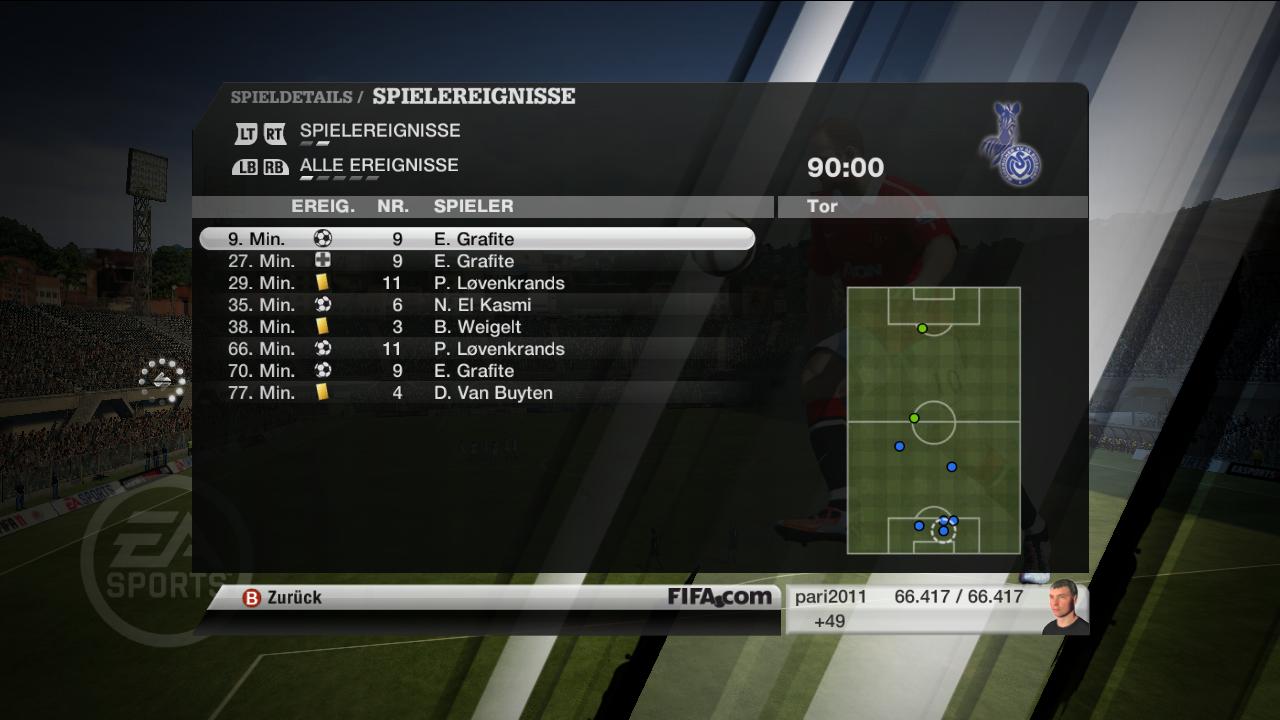Open the pari2011 player profile panel
This screenshot has width=1280, height=720.
[x=935, y=608]
